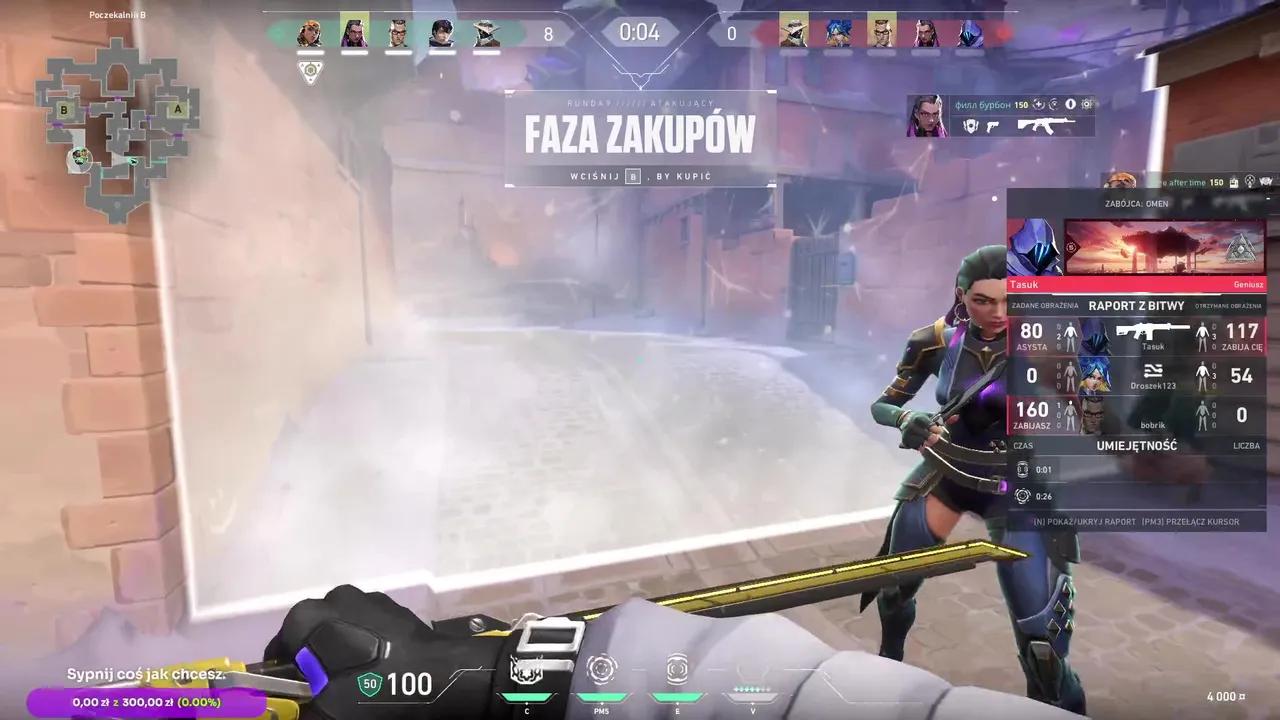Click the AK-47 weapon icon in филл бурбон's loadout
This screenshot has width=1280, height=720.
(1046, 126)
